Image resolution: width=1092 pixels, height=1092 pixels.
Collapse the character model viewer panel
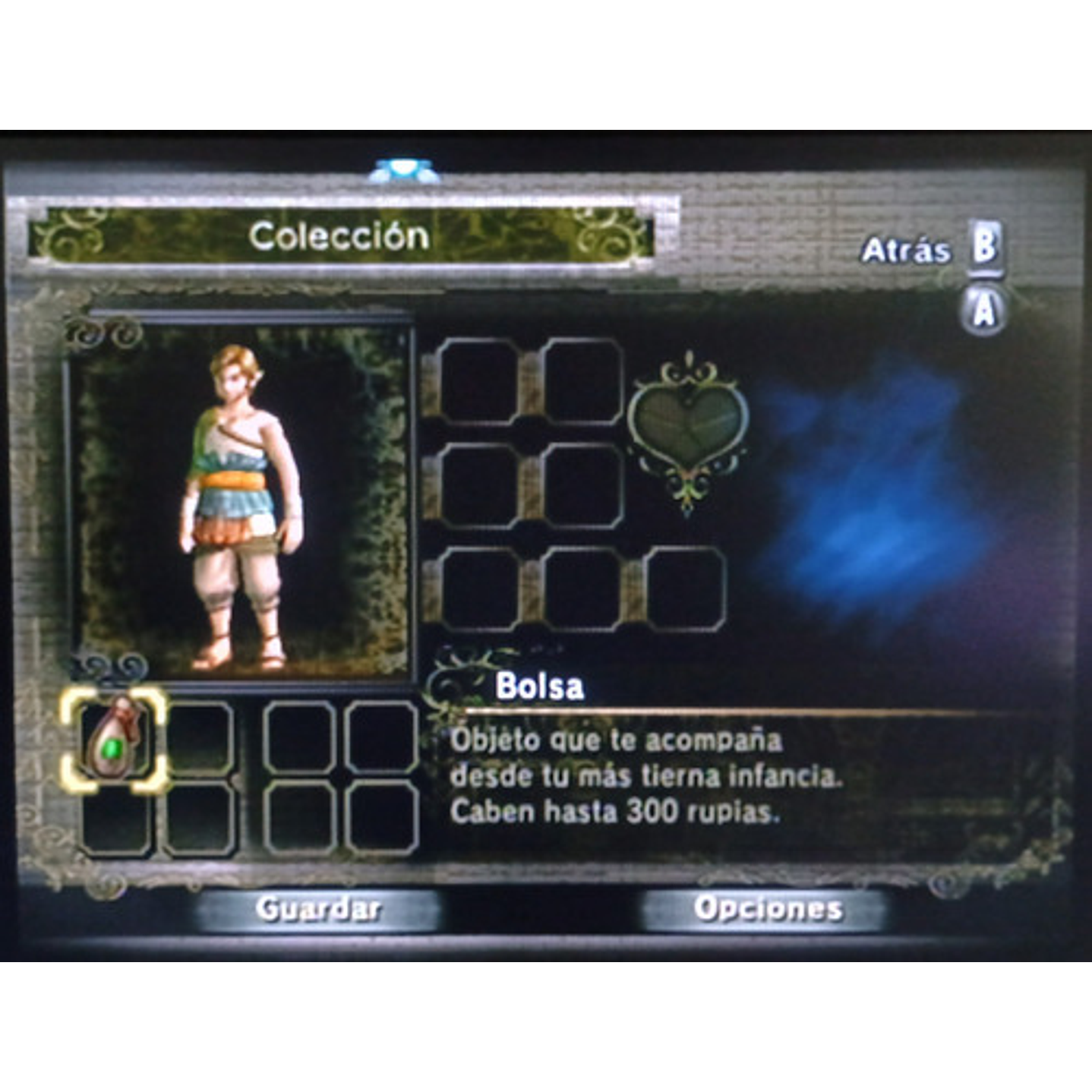(x=239, y=494)
